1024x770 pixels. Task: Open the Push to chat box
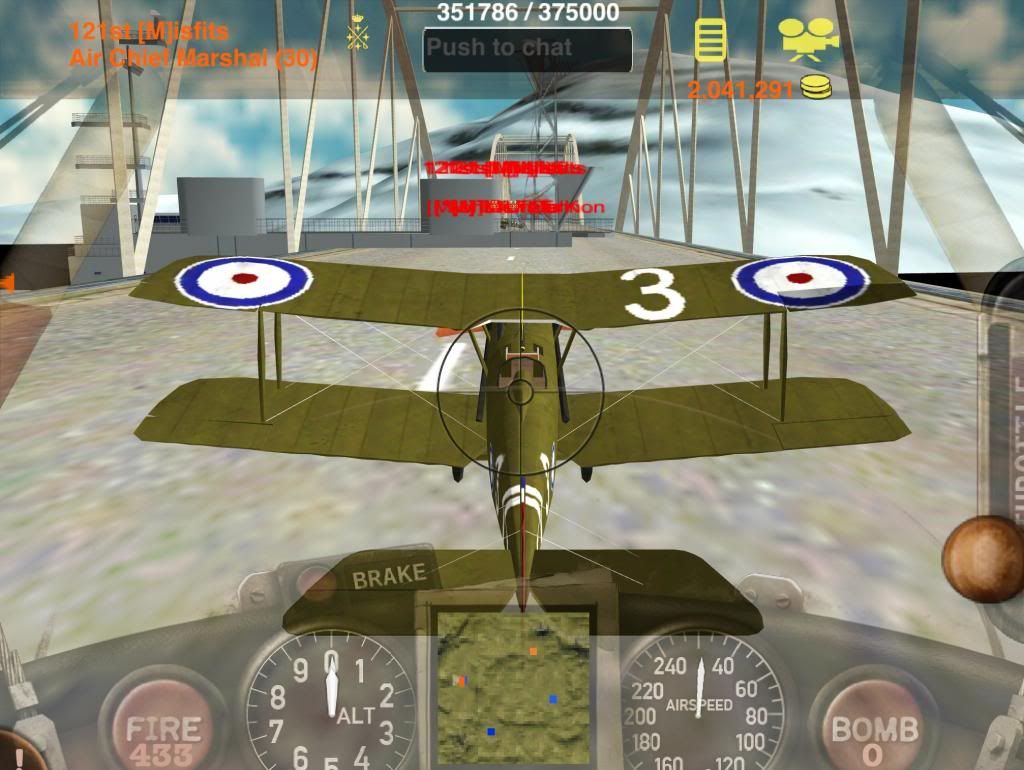coord(527,48)
